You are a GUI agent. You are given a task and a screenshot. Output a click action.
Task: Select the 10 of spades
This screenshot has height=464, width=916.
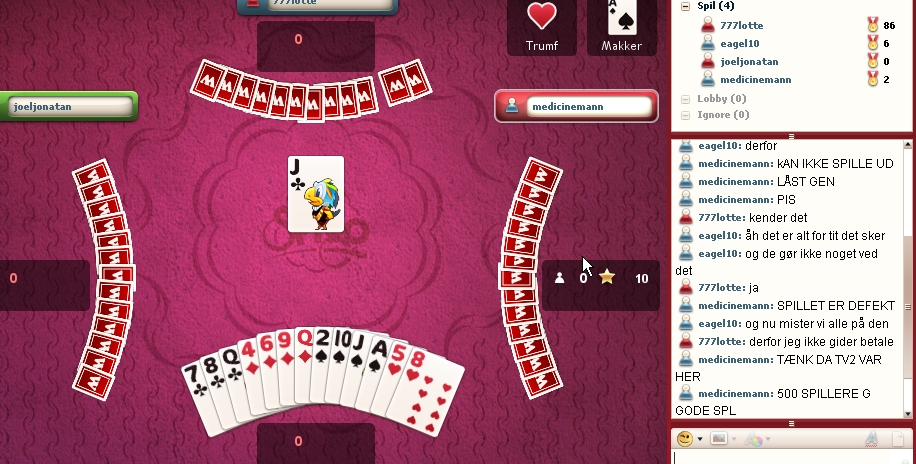[341, 347]
